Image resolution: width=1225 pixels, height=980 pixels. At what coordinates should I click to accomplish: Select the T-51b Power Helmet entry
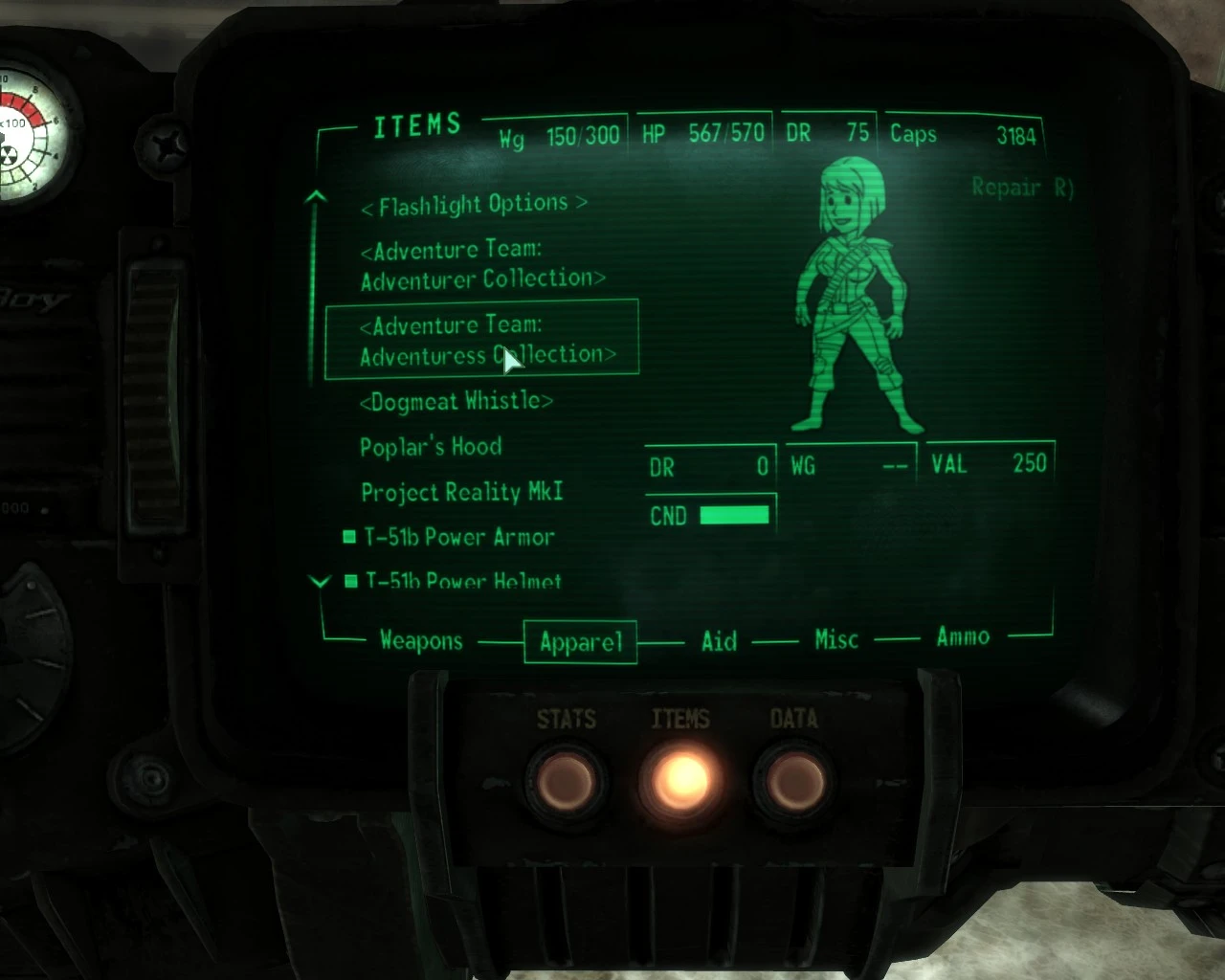[x=463, y=581]
